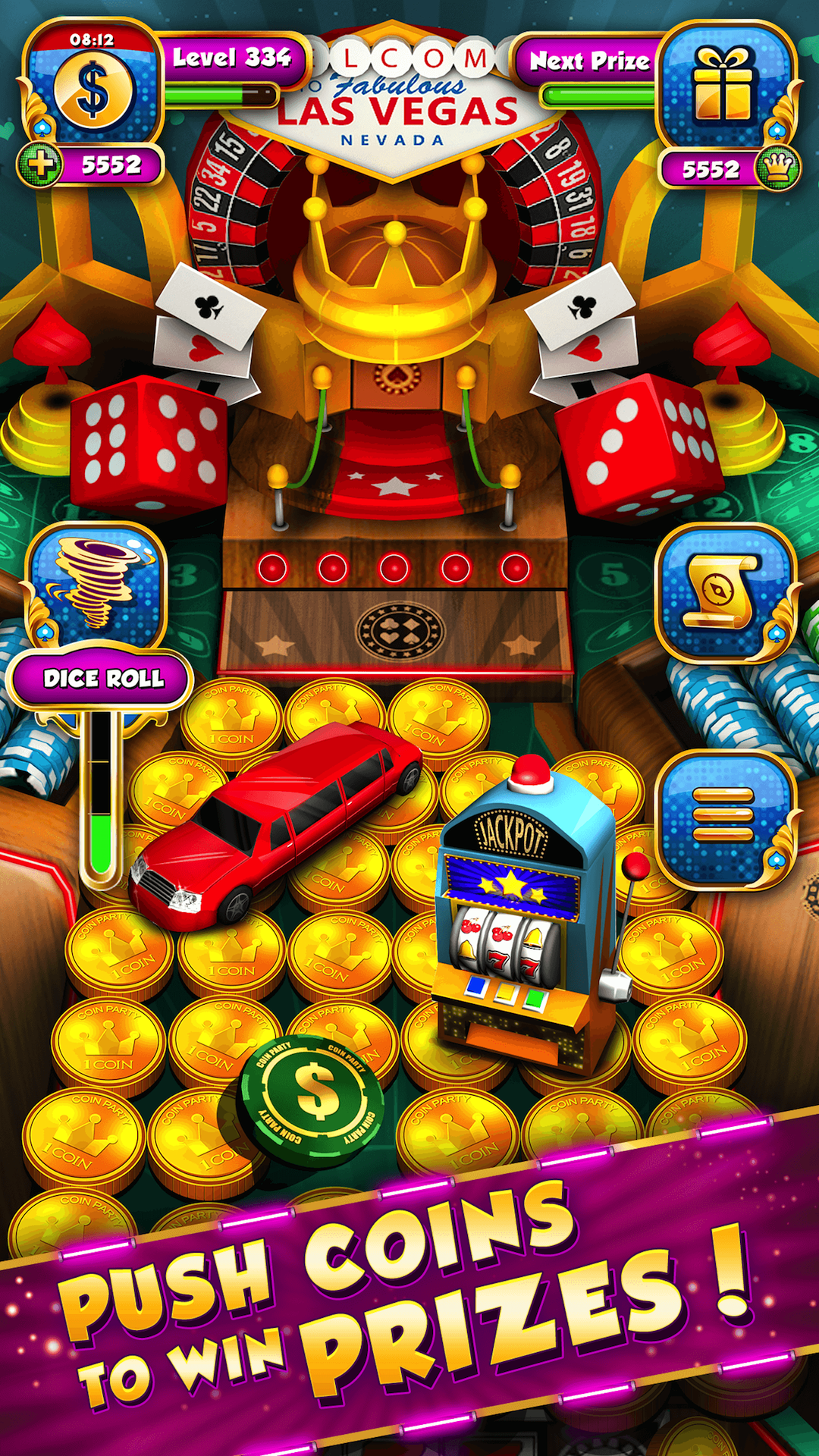This screenshot has width=819, height=1456.
Task: Open the Next Prize gift box
Action: tap(723, 85)
